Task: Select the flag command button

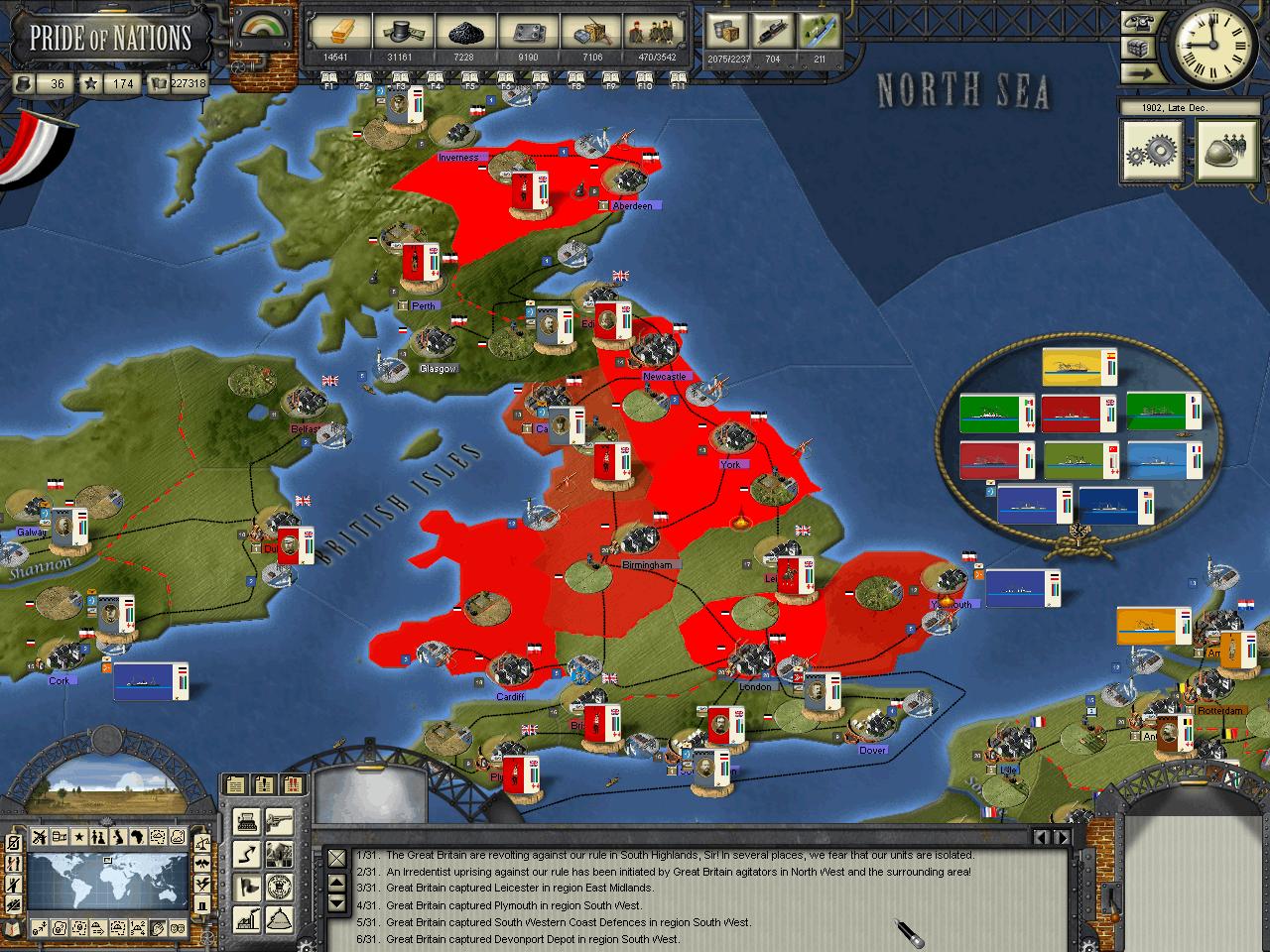Action: [245, 886]
